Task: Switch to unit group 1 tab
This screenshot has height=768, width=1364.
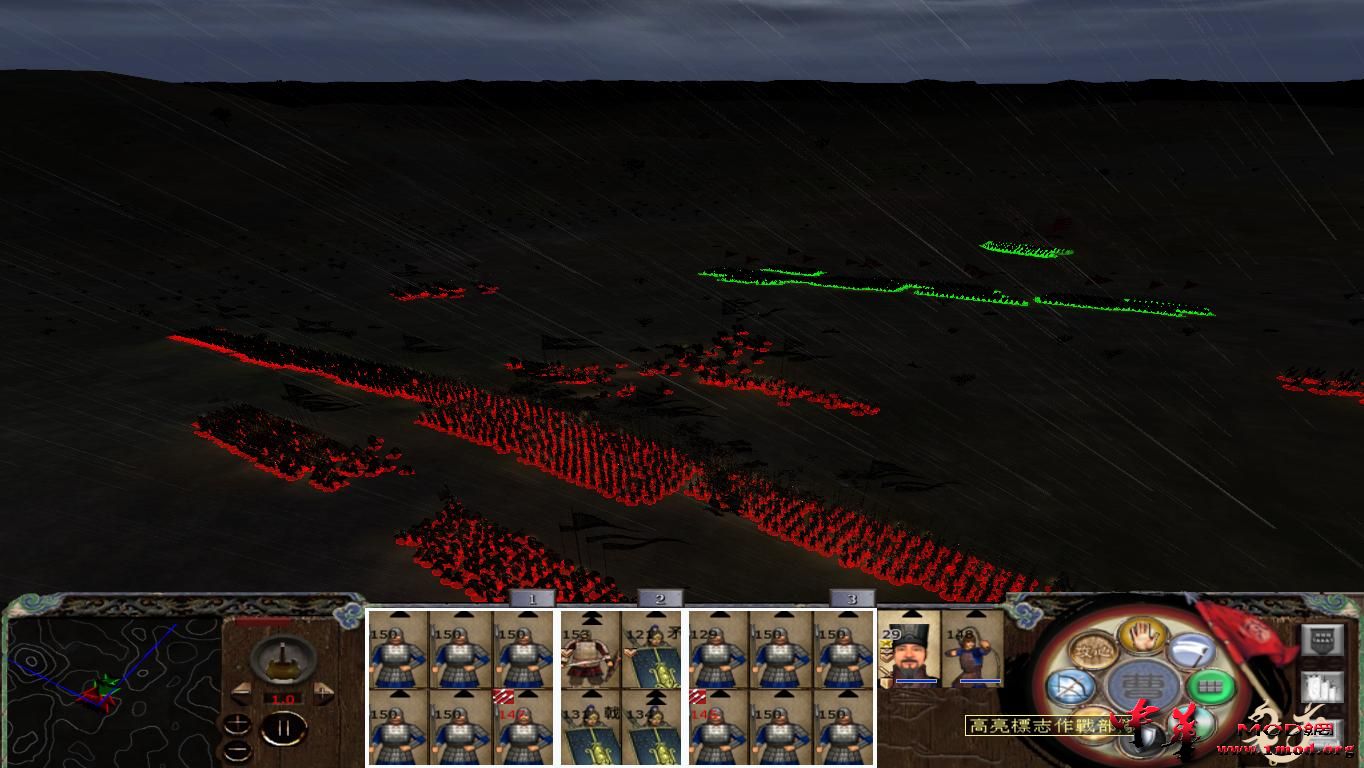Action: coord(533,597)
